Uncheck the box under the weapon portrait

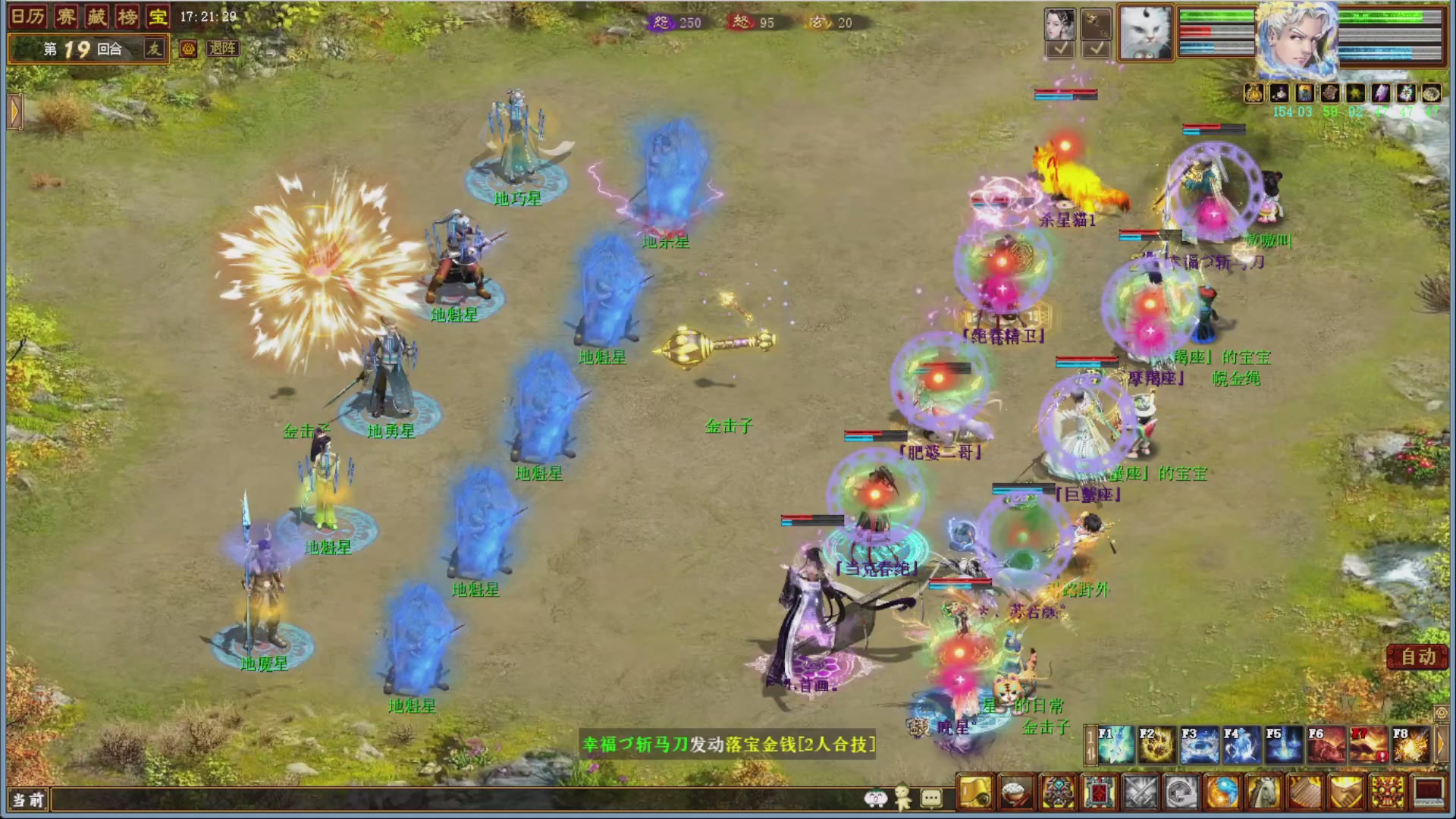point(1098,48)
